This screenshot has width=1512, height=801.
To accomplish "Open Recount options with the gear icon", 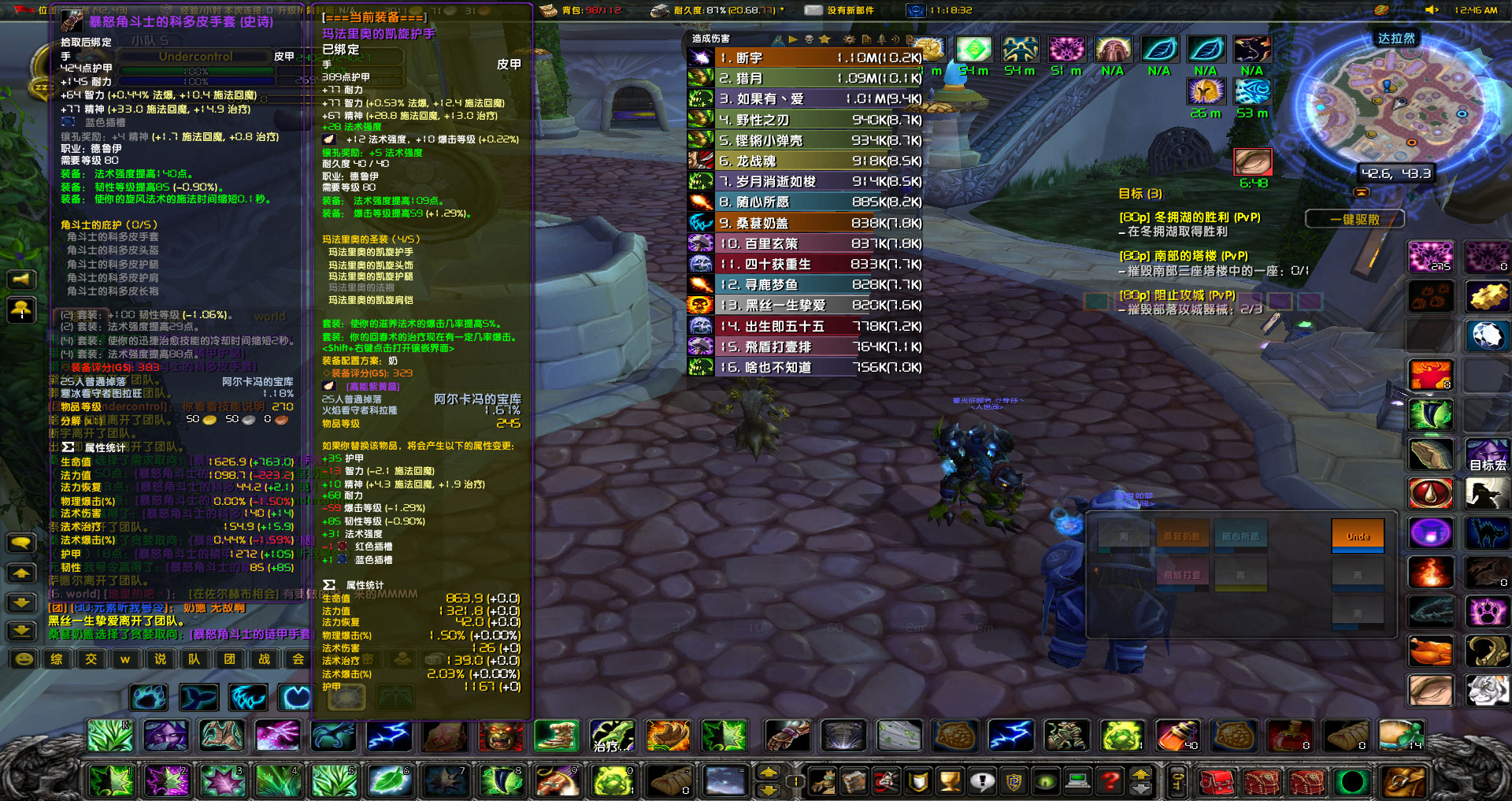I will 849,39.
